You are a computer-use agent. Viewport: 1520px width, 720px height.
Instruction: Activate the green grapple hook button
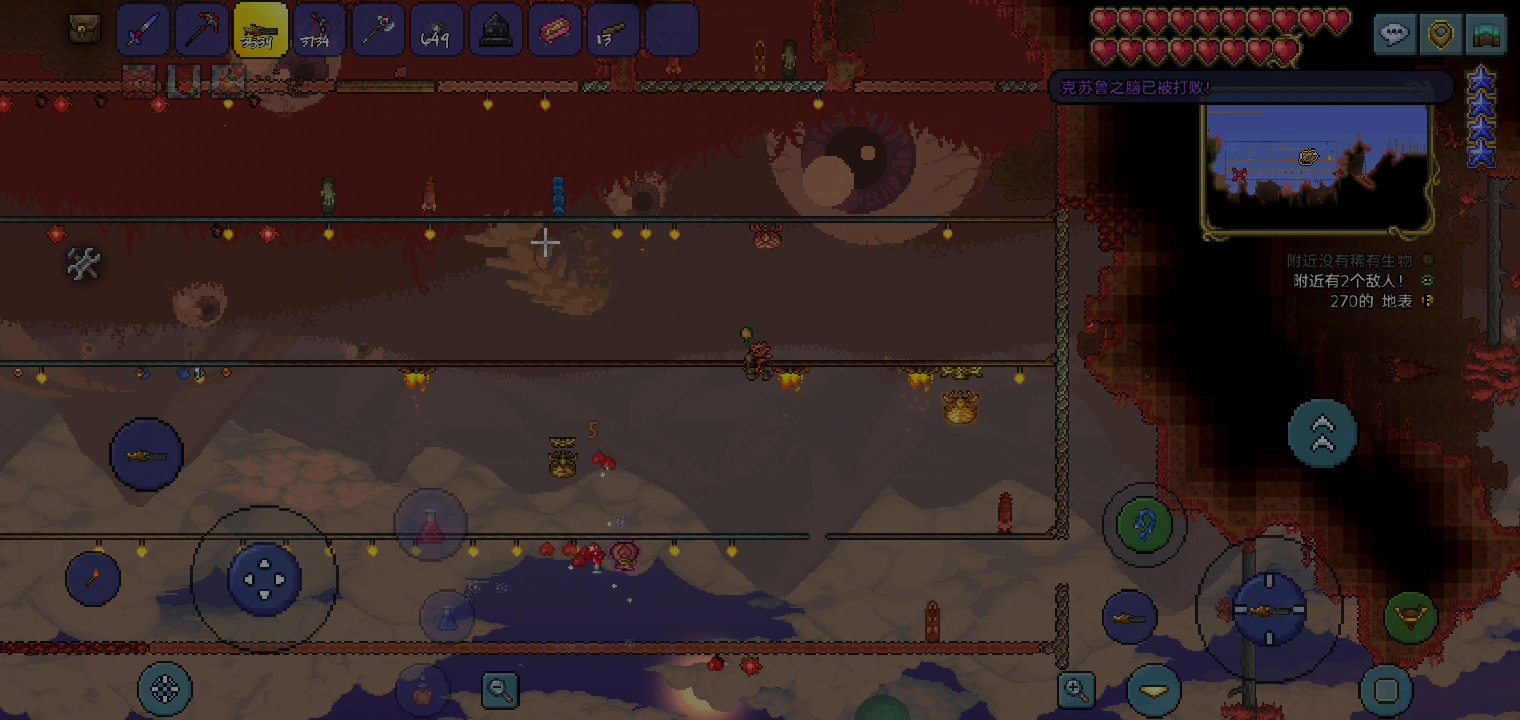point(1144,524)
